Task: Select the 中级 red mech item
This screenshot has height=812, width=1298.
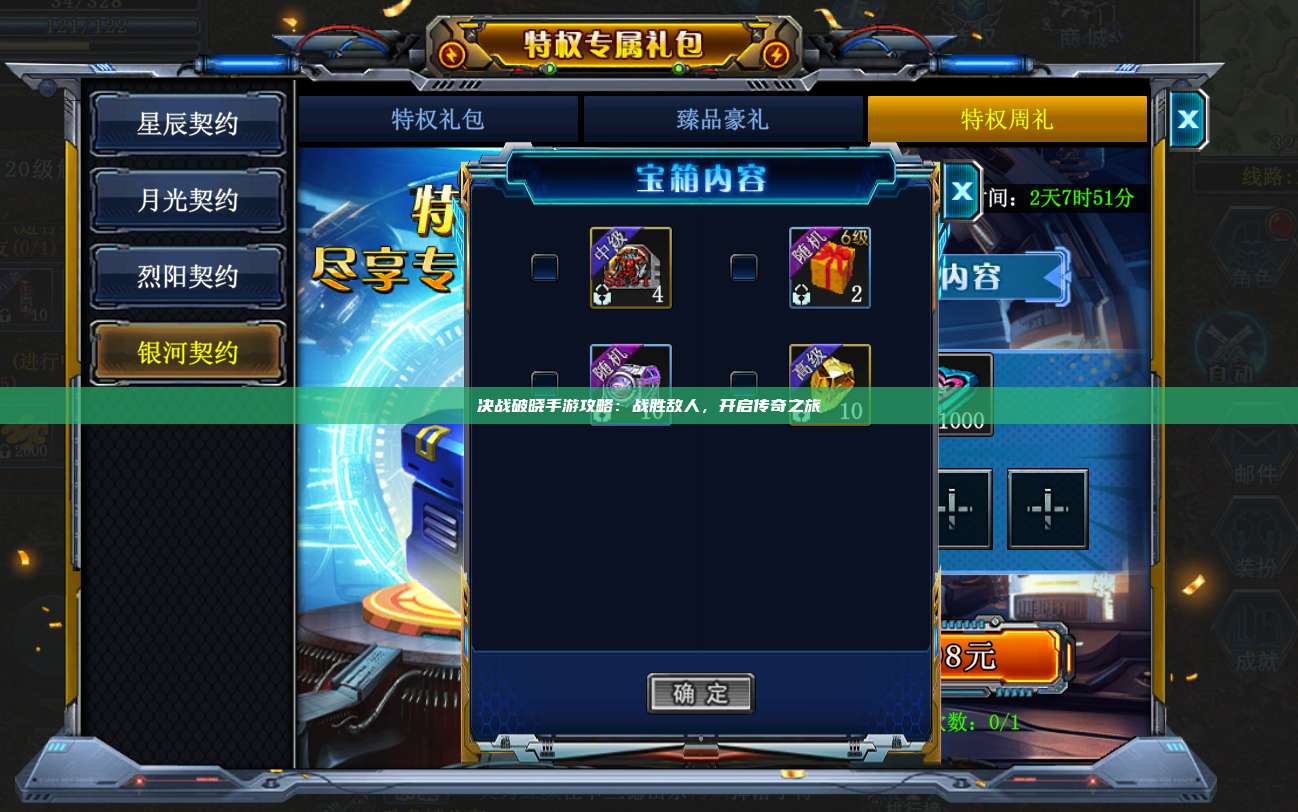Action: click(630, 267)
